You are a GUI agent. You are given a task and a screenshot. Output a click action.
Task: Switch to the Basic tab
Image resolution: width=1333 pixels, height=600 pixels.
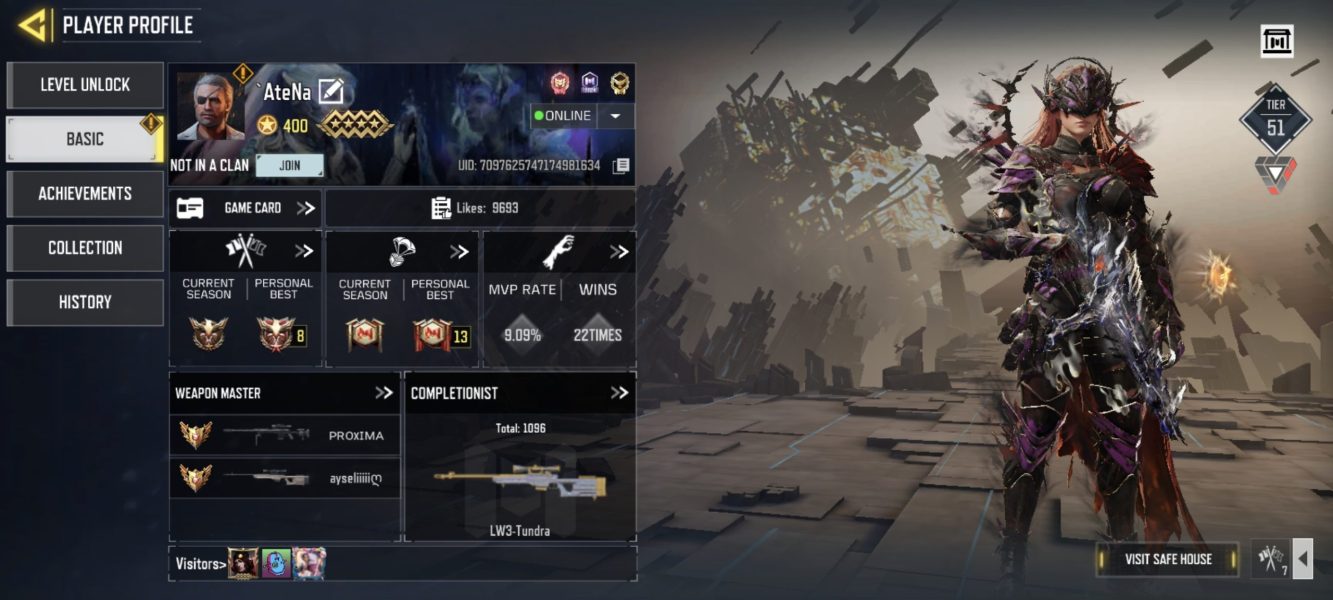tap(85, 139)
